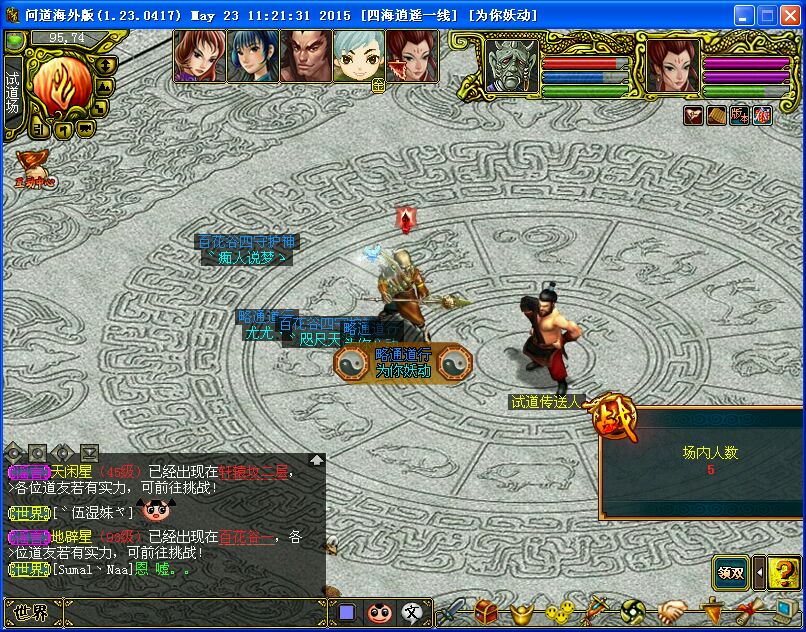
Task: Open the gold ingot shop icon
Action: [519, 611]
